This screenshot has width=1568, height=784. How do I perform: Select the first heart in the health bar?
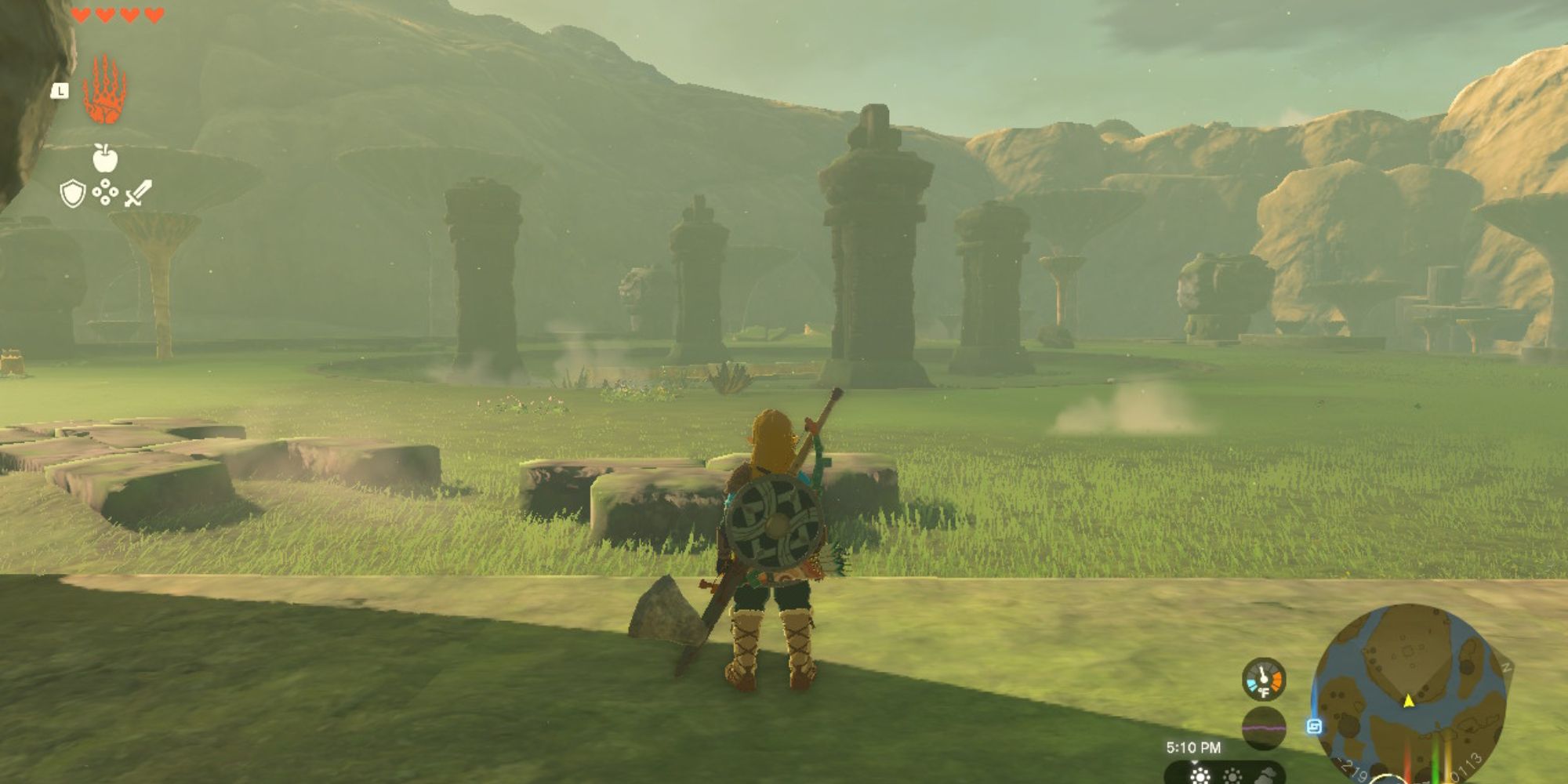[x=80, y=14]
